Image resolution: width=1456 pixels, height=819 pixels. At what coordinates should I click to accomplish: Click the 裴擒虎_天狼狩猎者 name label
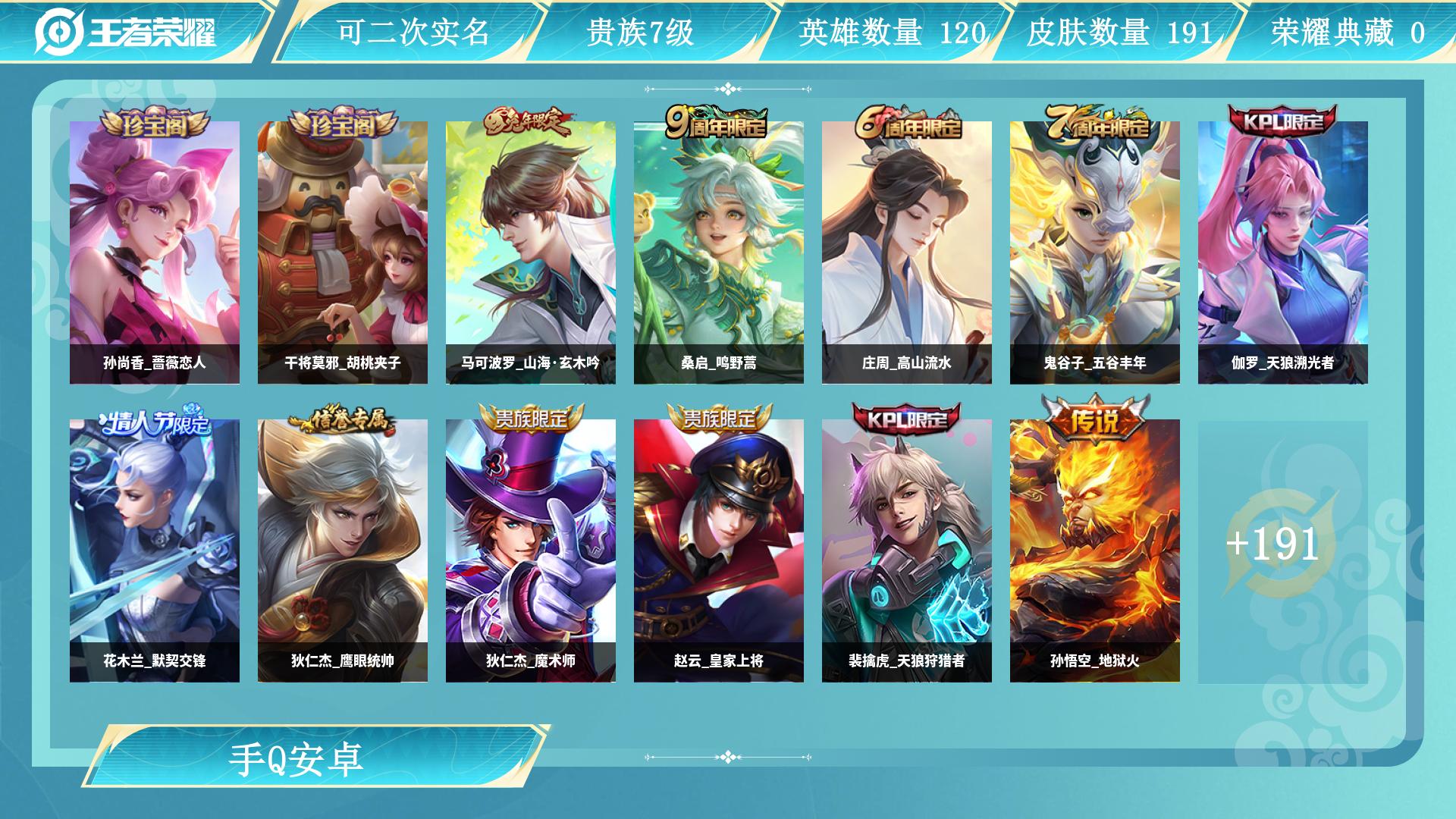(x=906, y=661)
